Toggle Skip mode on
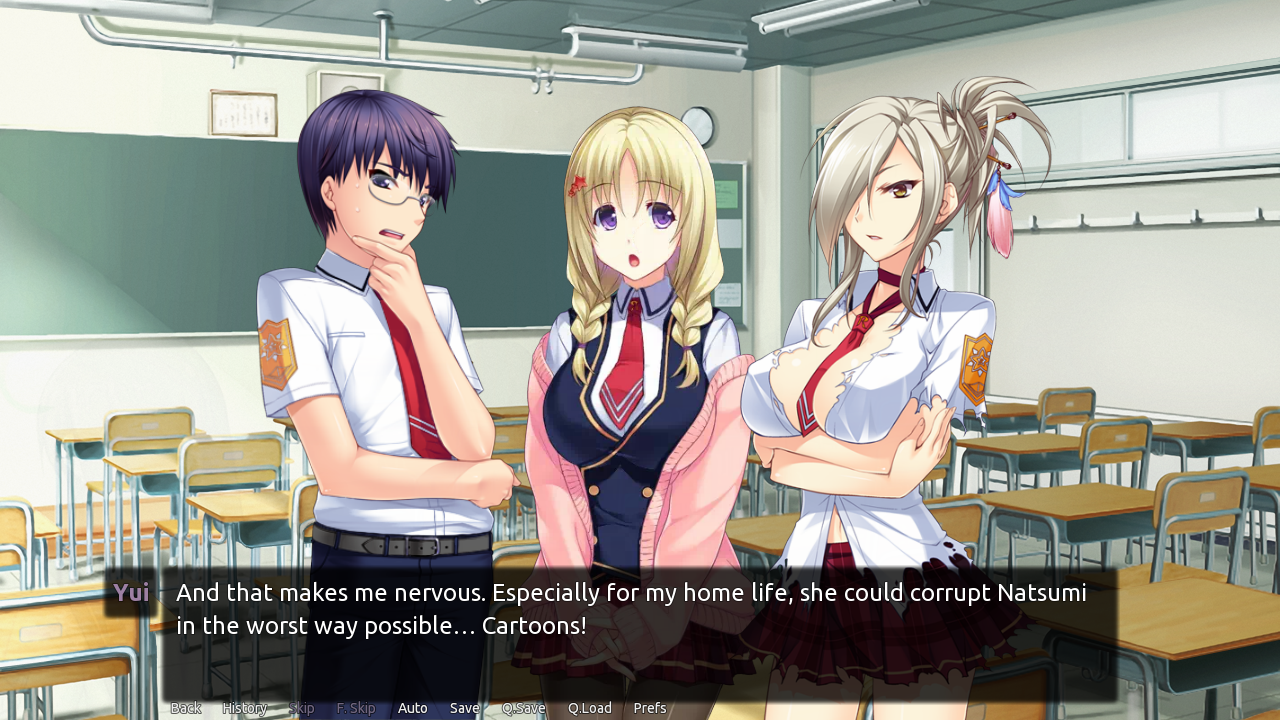1280x720 pixels. point(301,707)
